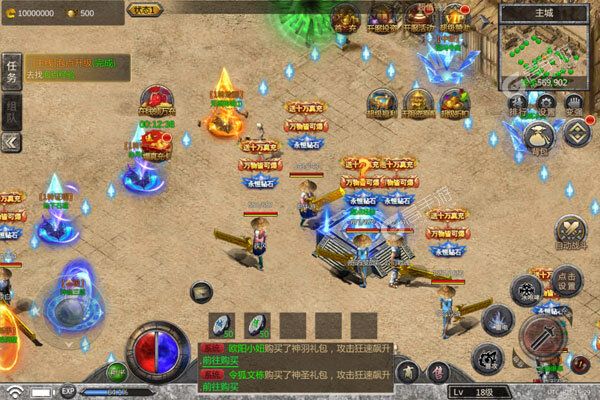Open the 商 shop button
The width and height of the screenshot is (600, 400).
point(408,371)
